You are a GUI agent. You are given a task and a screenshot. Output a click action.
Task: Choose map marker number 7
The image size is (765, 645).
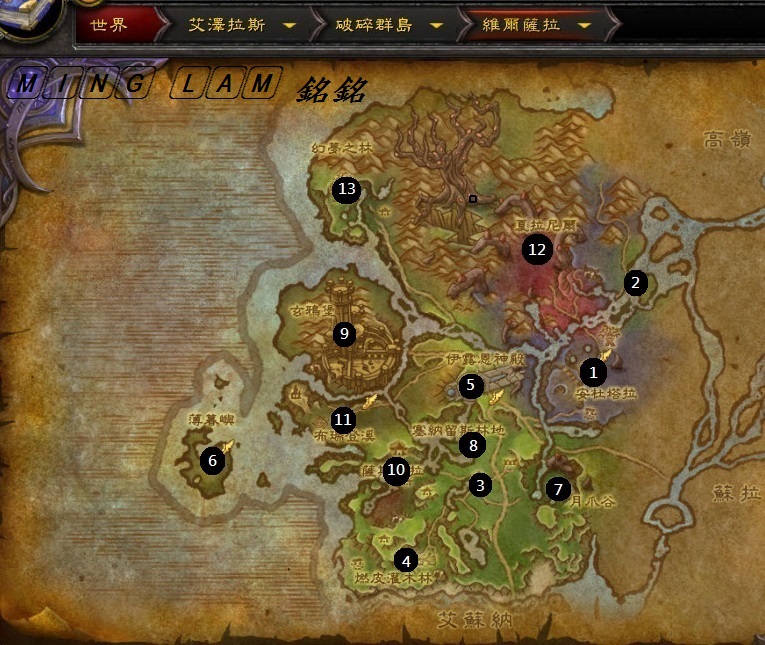point(558,489)
